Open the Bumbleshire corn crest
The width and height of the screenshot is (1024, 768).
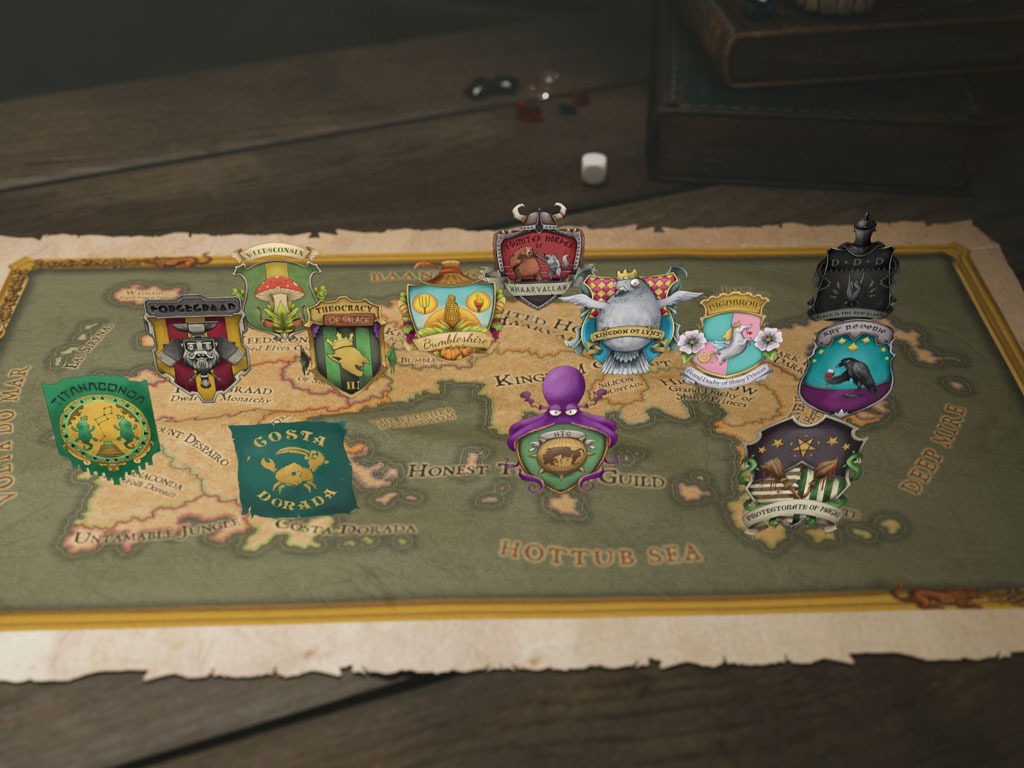[450, 310]
